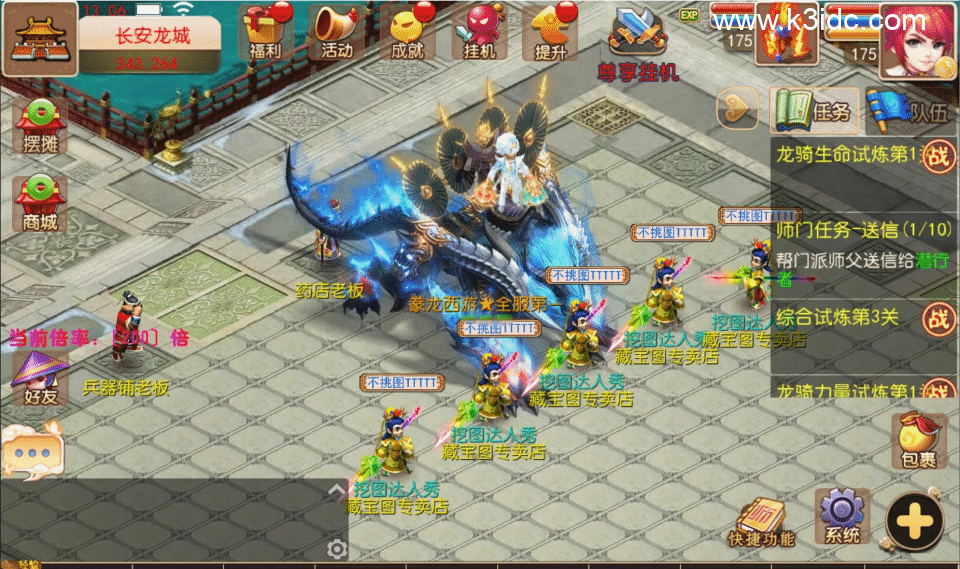This screenshot has width=960, height=569.
Task: Open the 系统 system settings
Action: coord(842,515)
